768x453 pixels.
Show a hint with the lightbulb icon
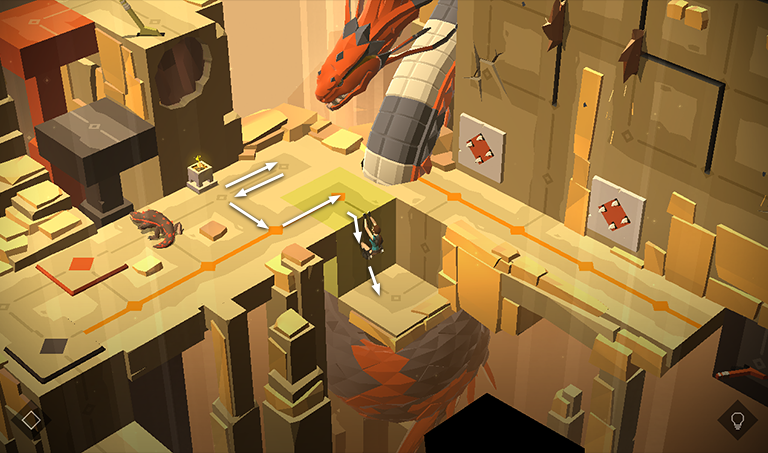point(738,419)
